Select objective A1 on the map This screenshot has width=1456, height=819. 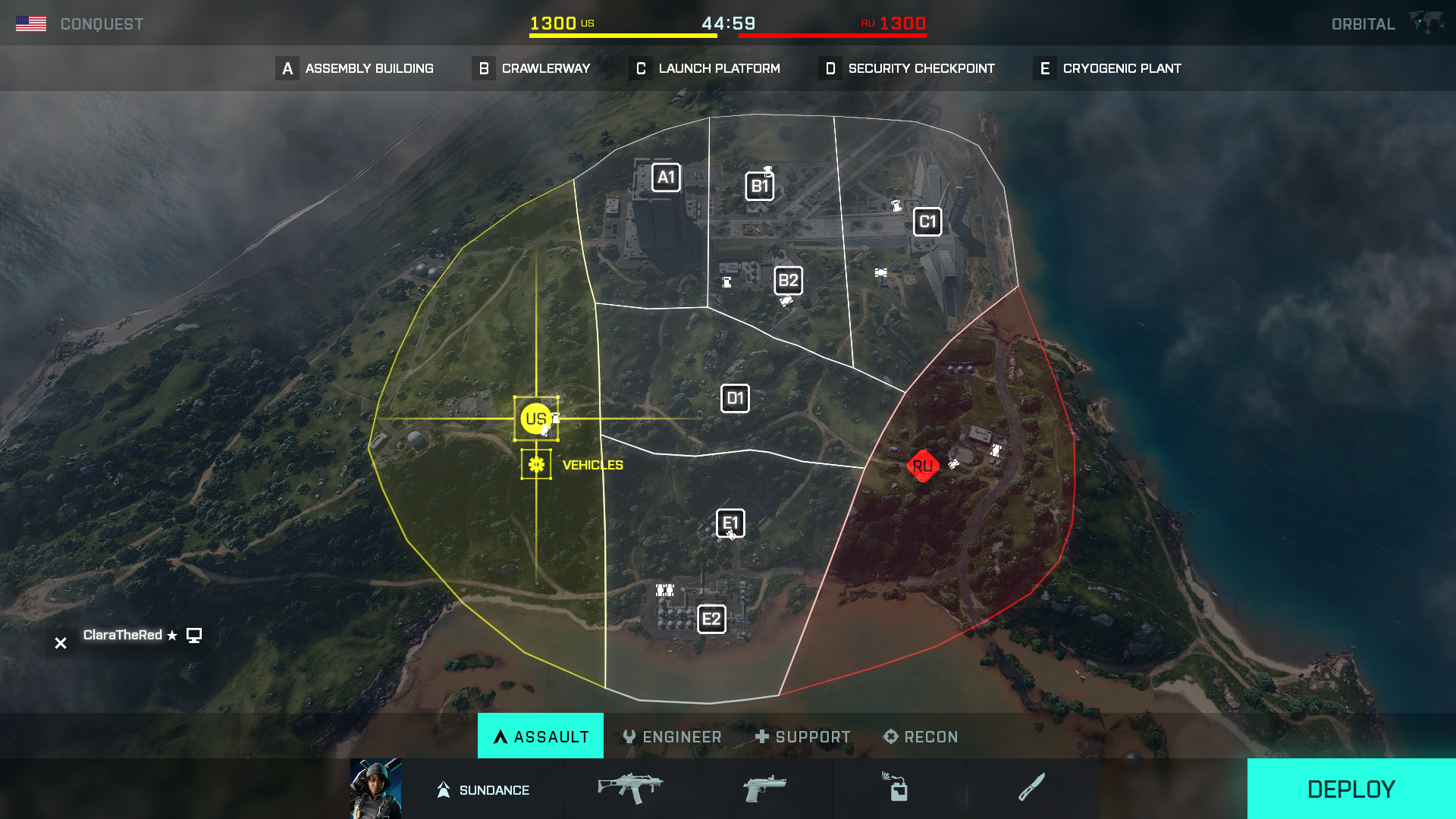point(666,177)
